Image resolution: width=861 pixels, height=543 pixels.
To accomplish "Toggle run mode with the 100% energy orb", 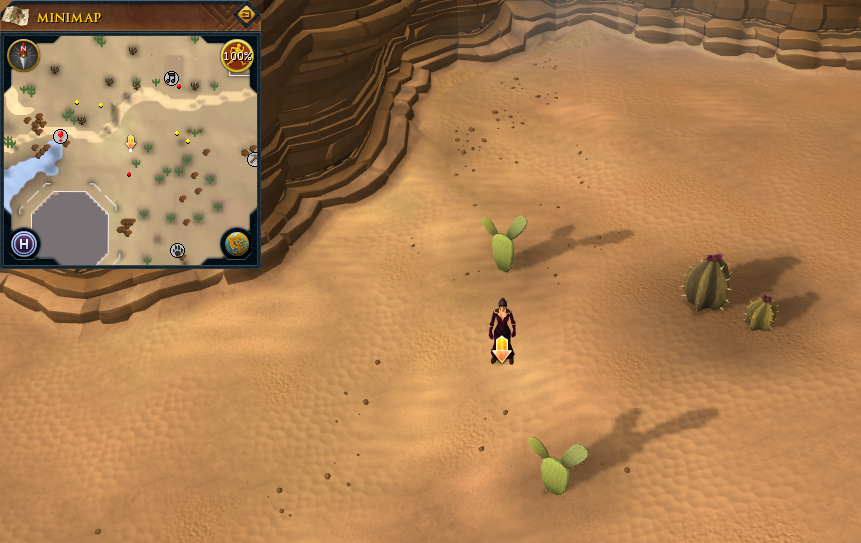I will (x=237, y=56).
